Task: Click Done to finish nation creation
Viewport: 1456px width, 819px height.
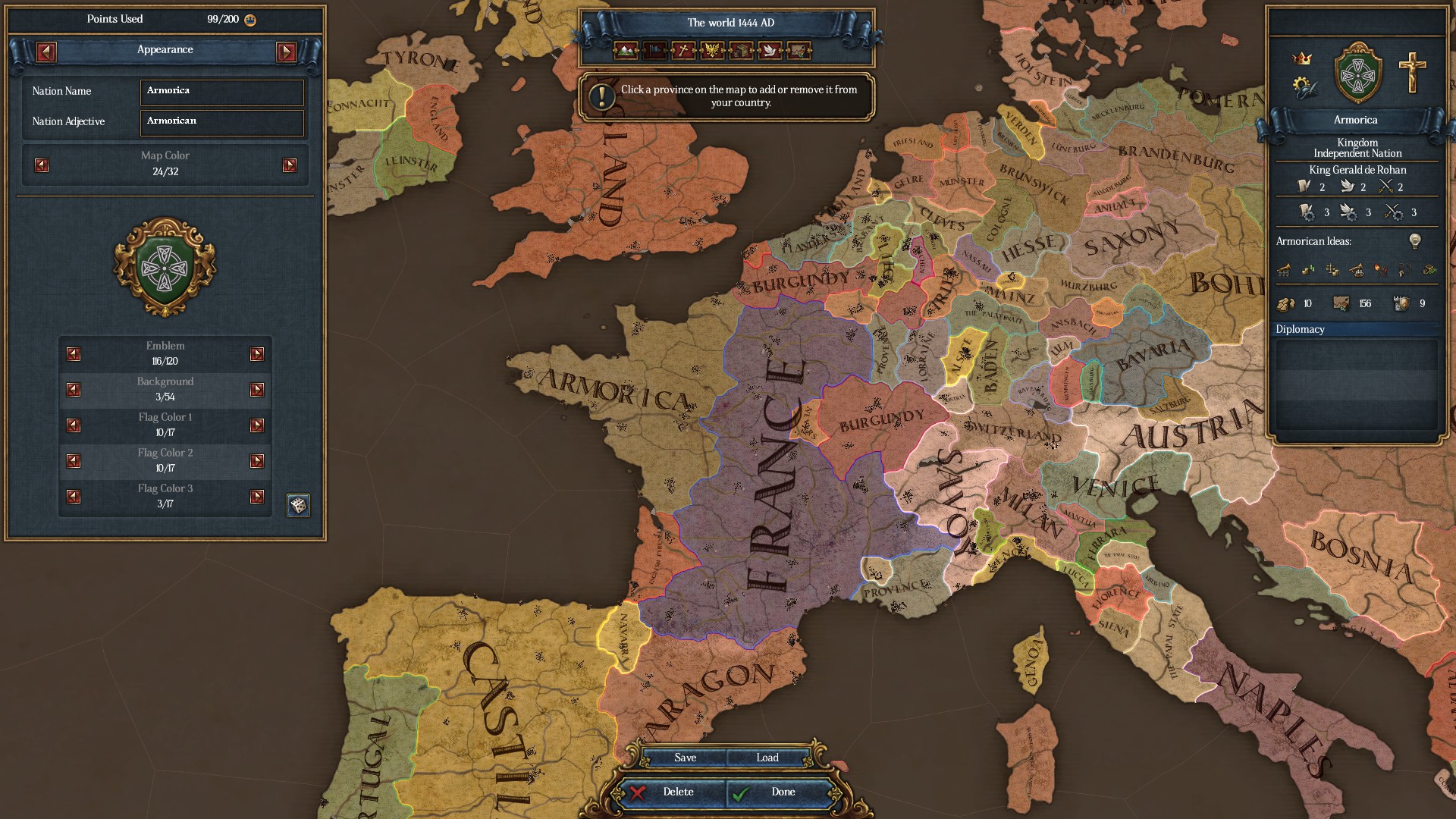Action: pos(782,792)
